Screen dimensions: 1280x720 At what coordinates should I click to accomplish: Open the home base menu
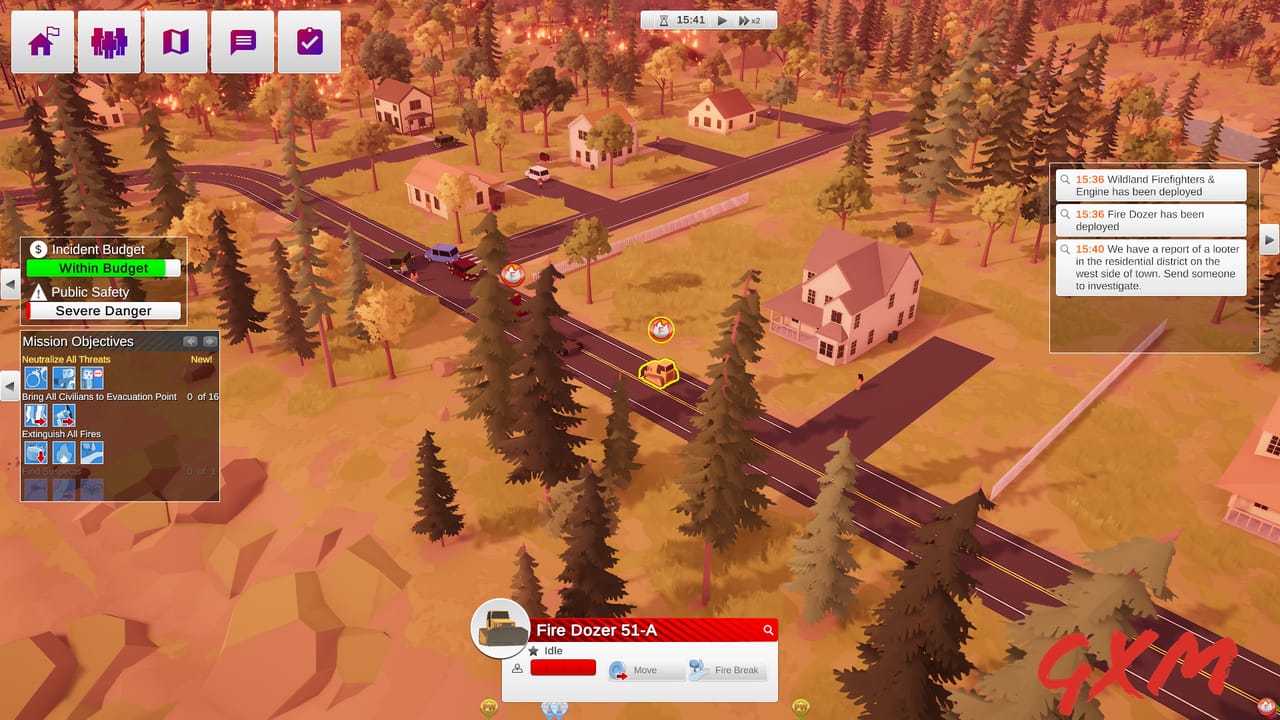[x=41, y=41]
